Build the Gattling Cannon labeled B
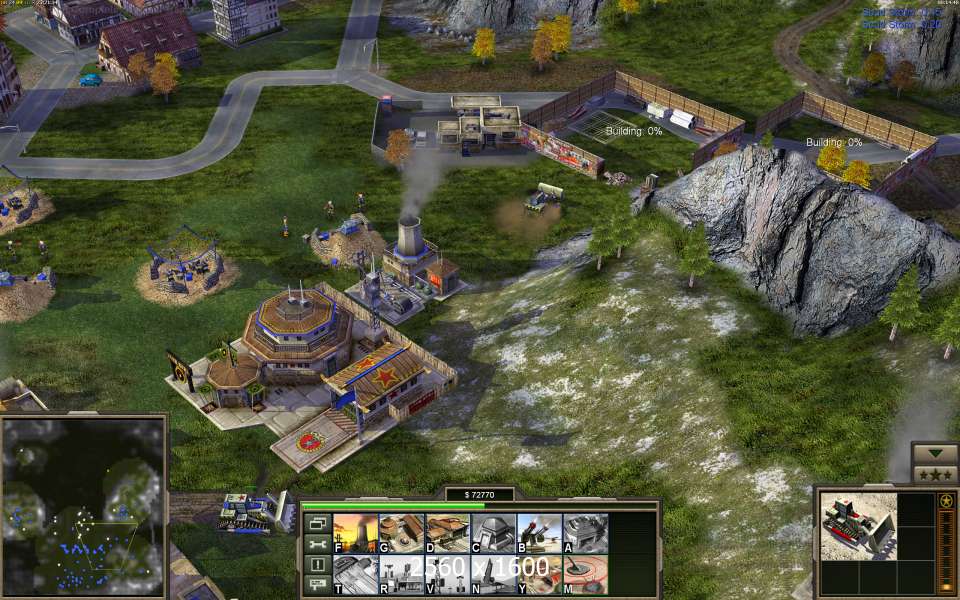Viewport: 960px width, 600px height. pos(538,533)
